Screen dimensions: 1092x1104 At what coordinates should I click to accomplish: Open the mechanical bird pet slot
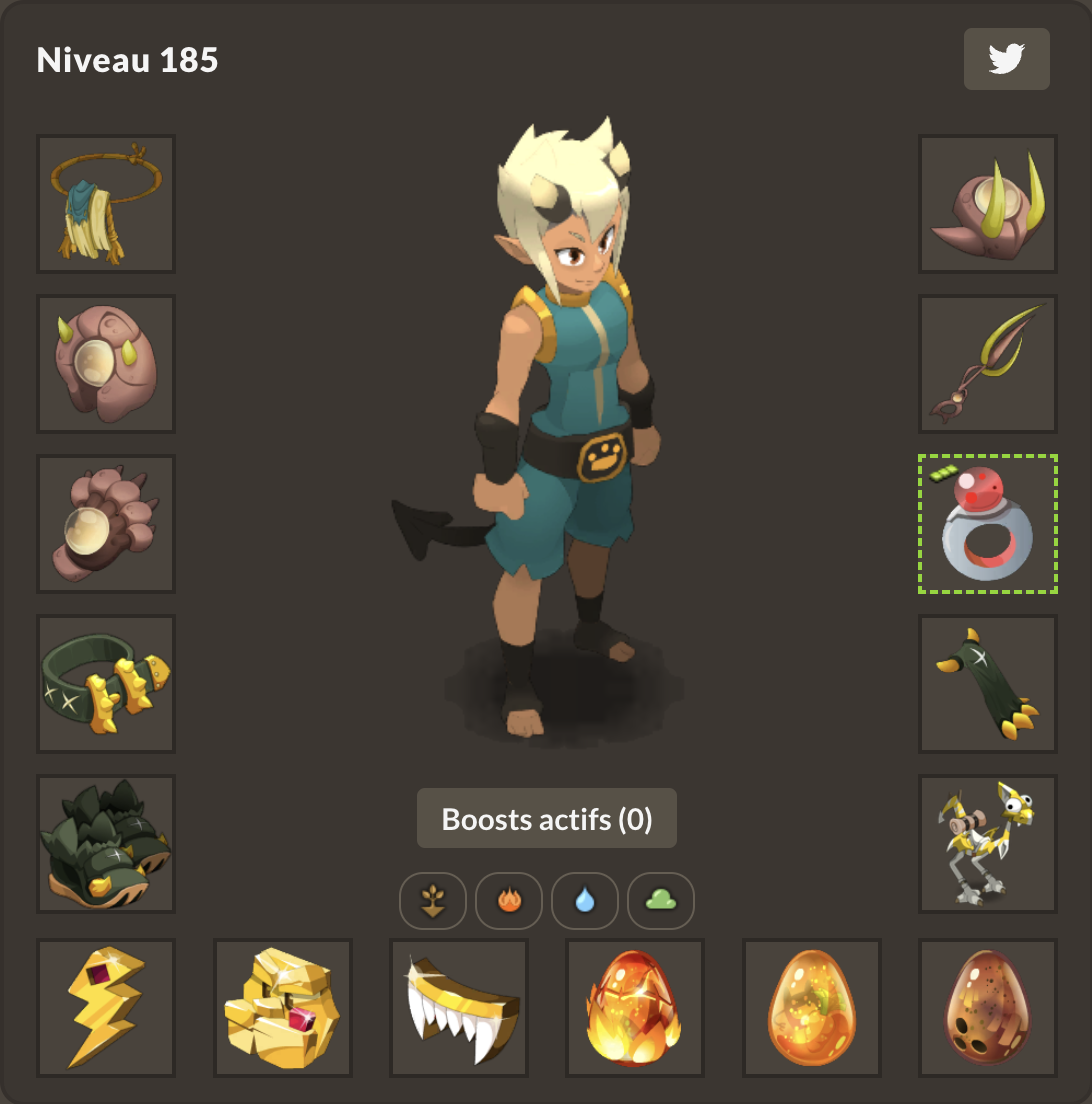coord(988,844)
